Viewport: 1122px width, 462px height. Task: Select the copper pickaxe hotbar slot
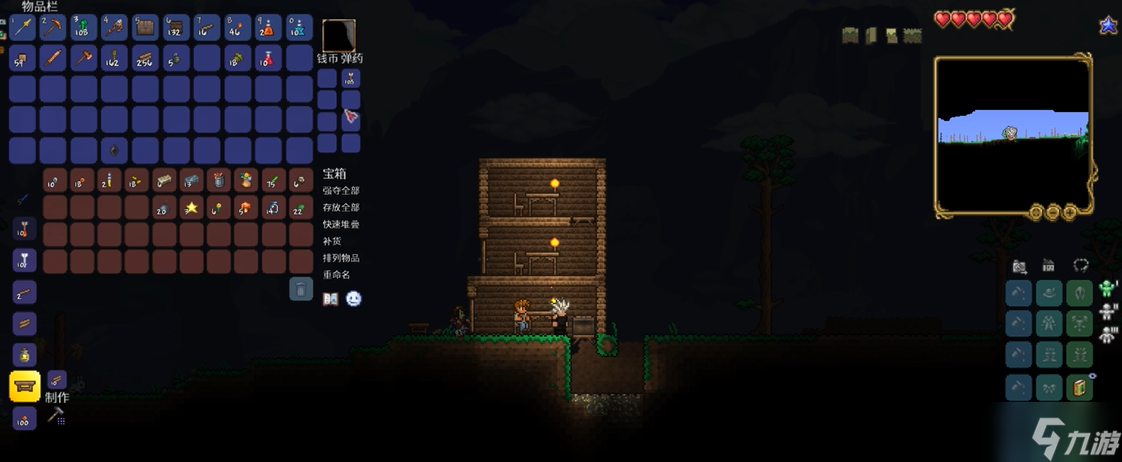[54, 27]
